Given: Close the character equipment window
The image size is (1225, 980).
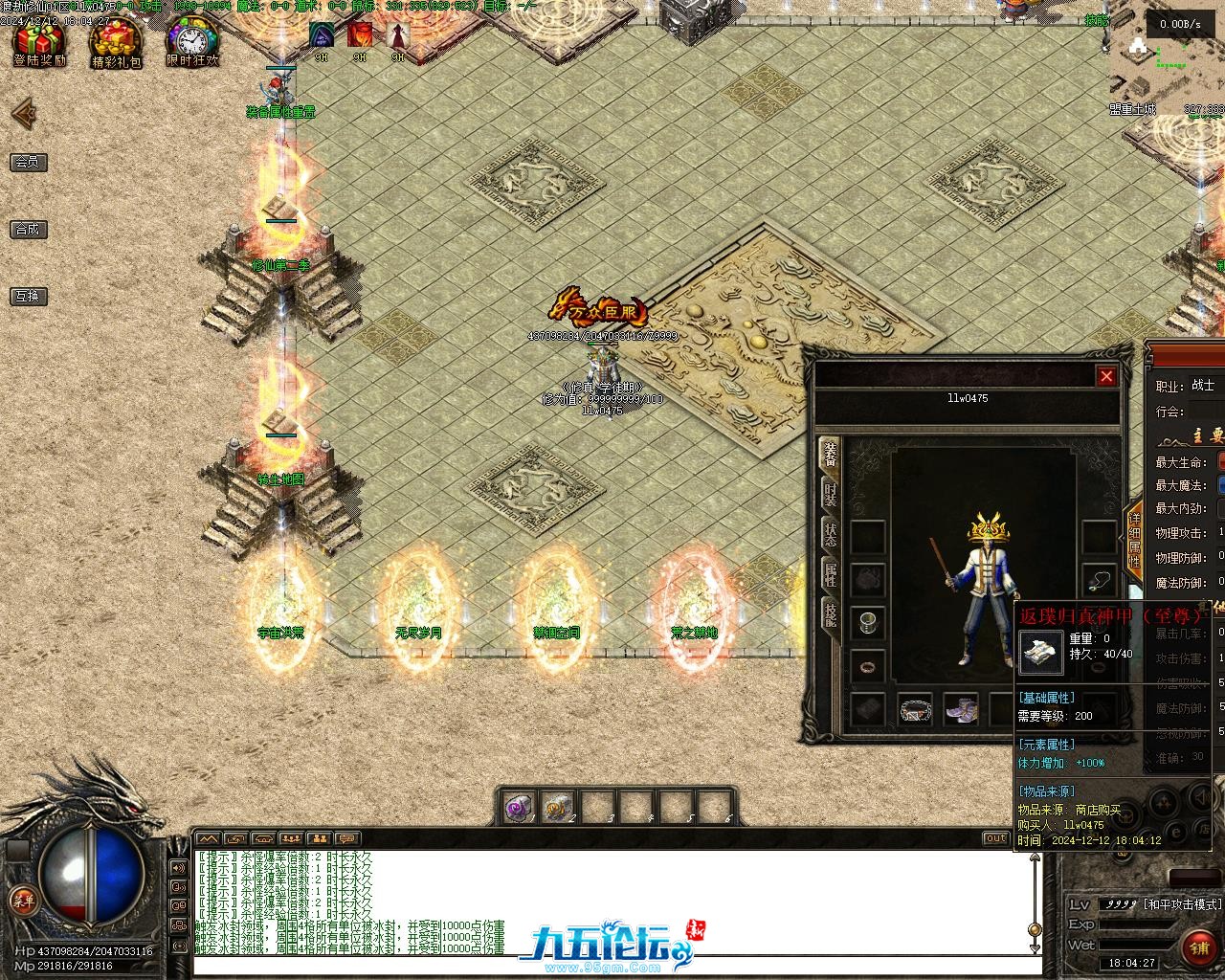Looking at the screenshot, I should tap(1106, 376).
